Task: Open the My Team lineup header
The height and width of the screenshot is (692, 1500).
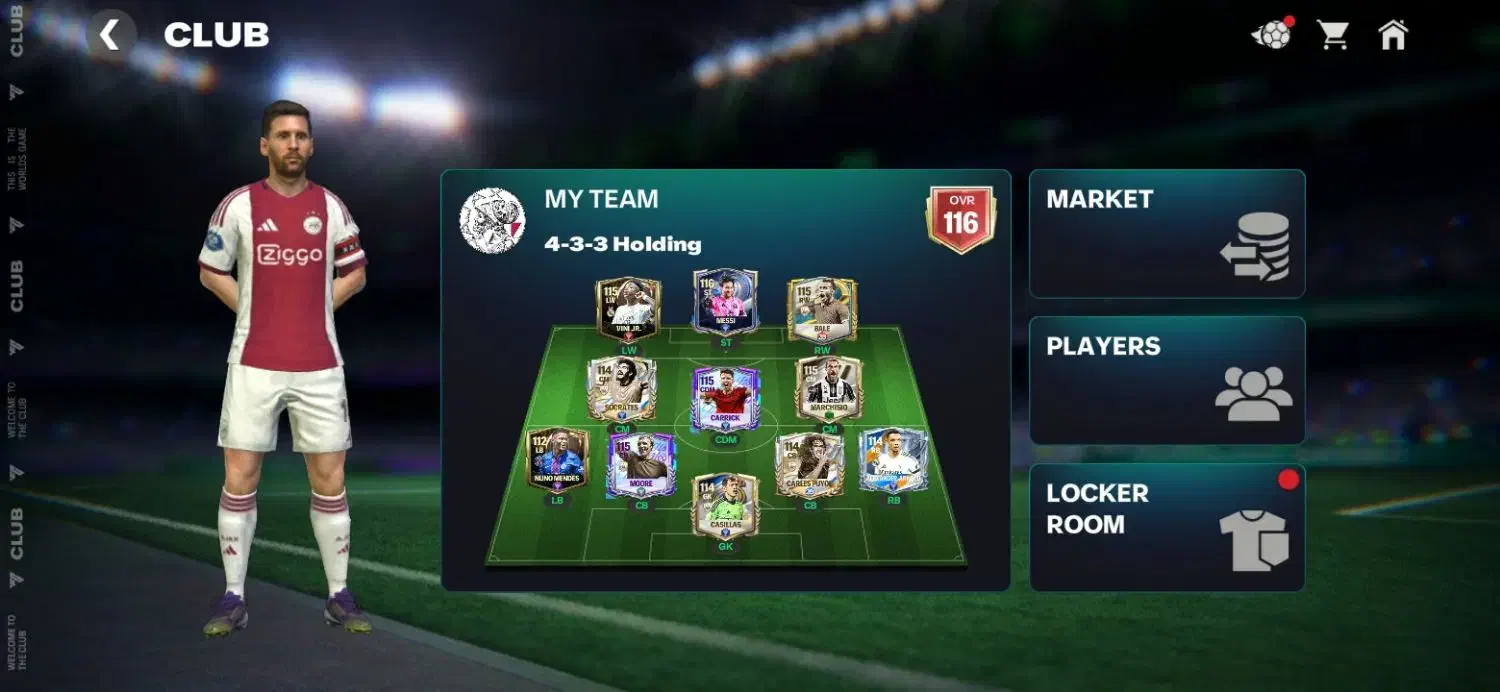Action: click(x=601, y=199)
